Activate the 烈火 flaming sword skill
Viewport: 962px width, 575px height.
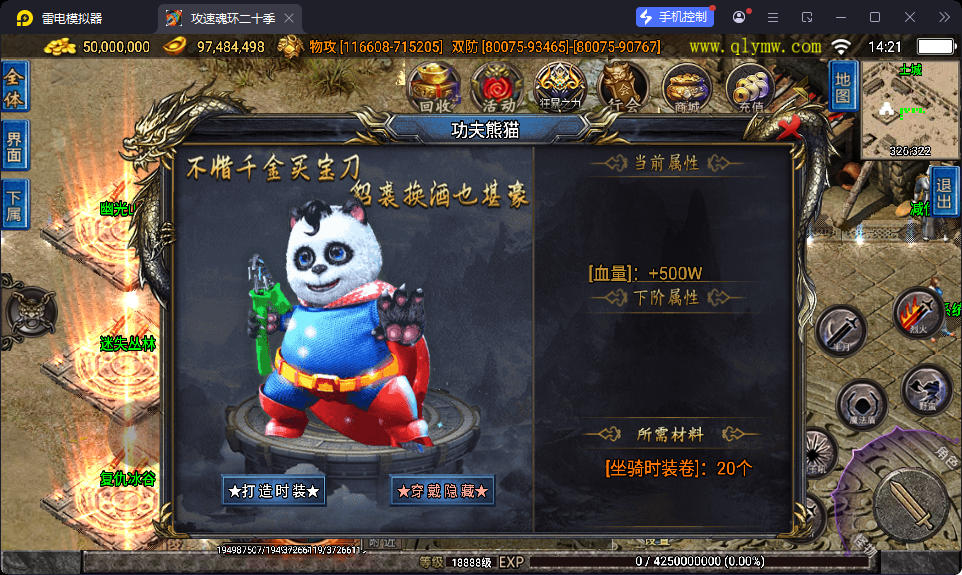point(915,313)
